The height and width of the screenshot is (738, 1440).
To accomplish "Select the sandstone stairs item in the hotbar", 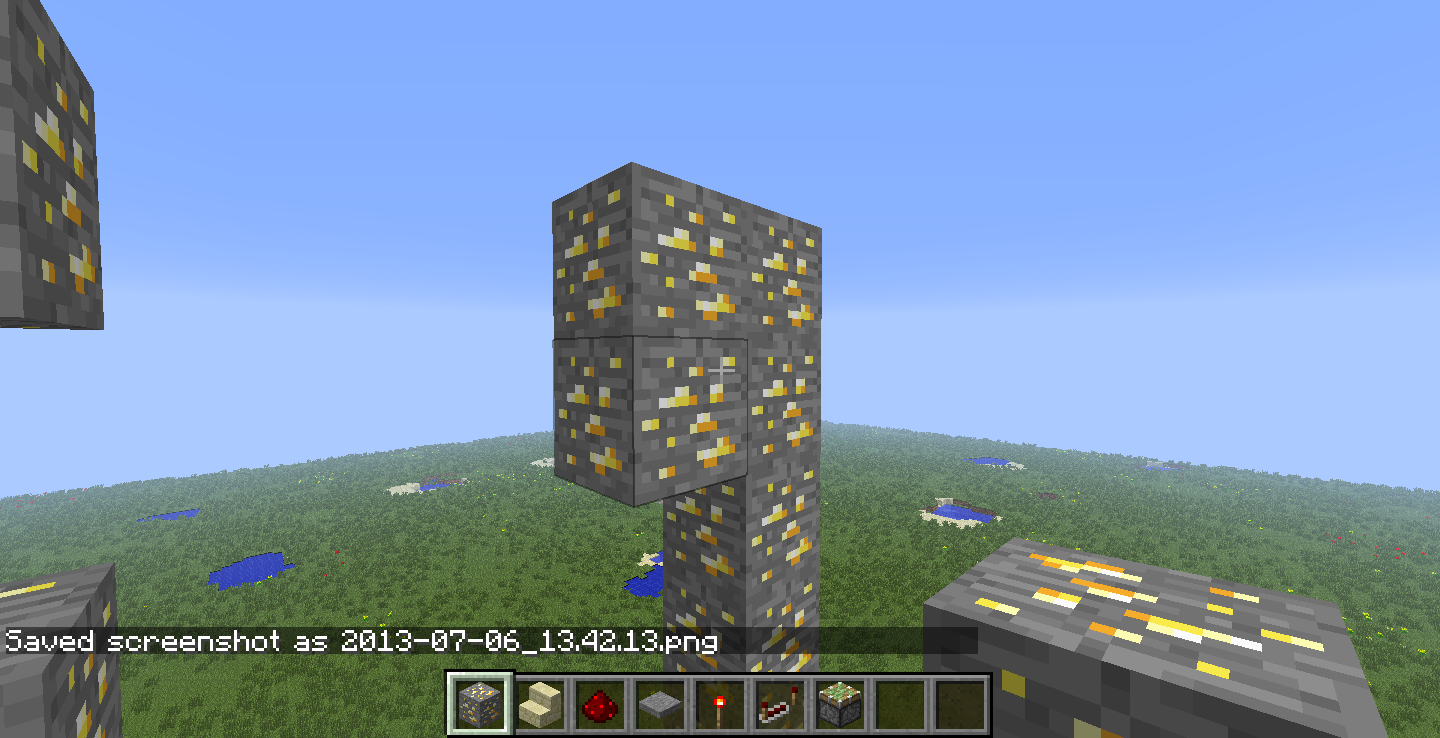I will click(539, 703).
